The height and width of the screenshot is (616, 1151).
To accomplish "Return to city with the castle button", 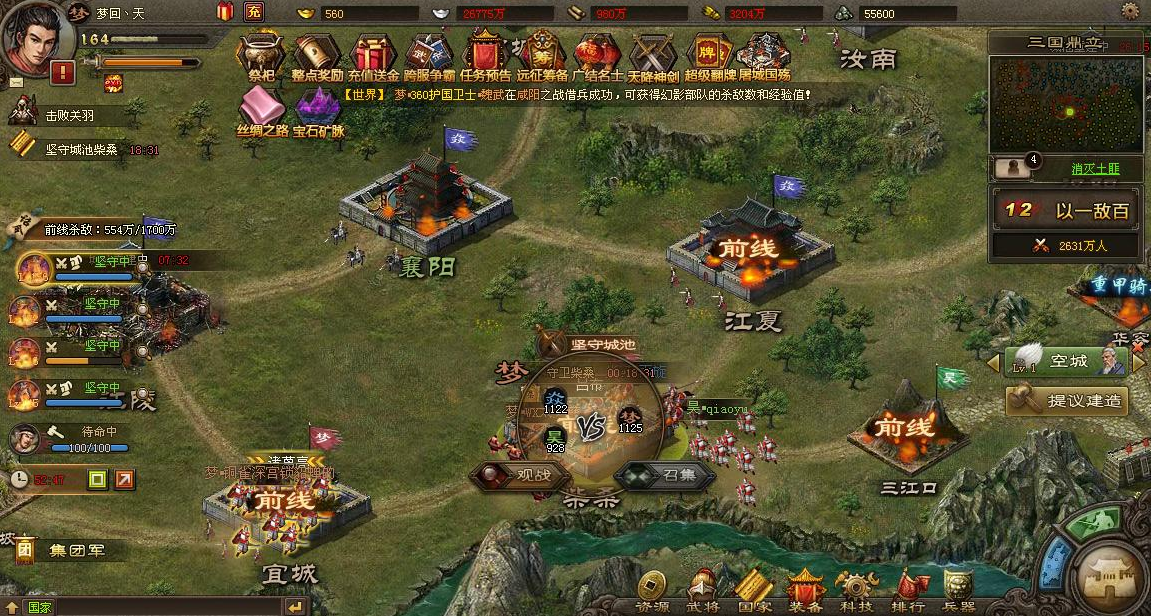I will (x=1110, y=574).
